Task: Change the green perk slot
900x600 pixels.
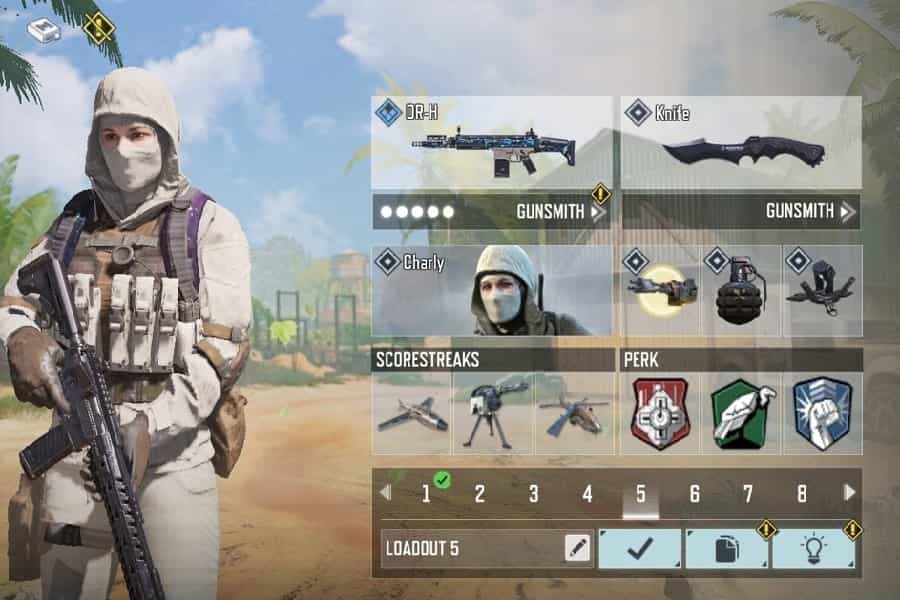Action: (741, 413)
